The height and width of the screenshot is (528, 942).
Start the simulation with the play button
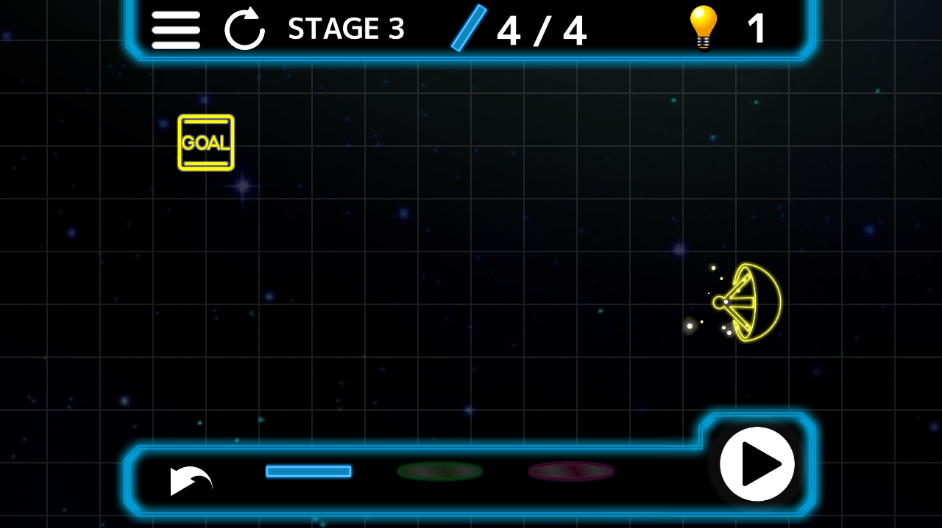pos(757,464)
